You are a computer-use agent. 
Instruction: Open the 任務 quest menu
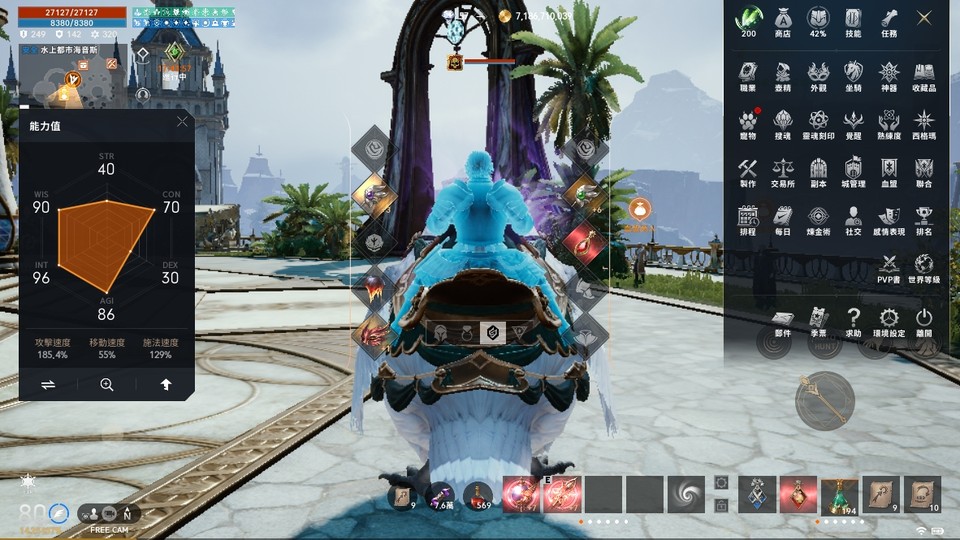[889, 21]
